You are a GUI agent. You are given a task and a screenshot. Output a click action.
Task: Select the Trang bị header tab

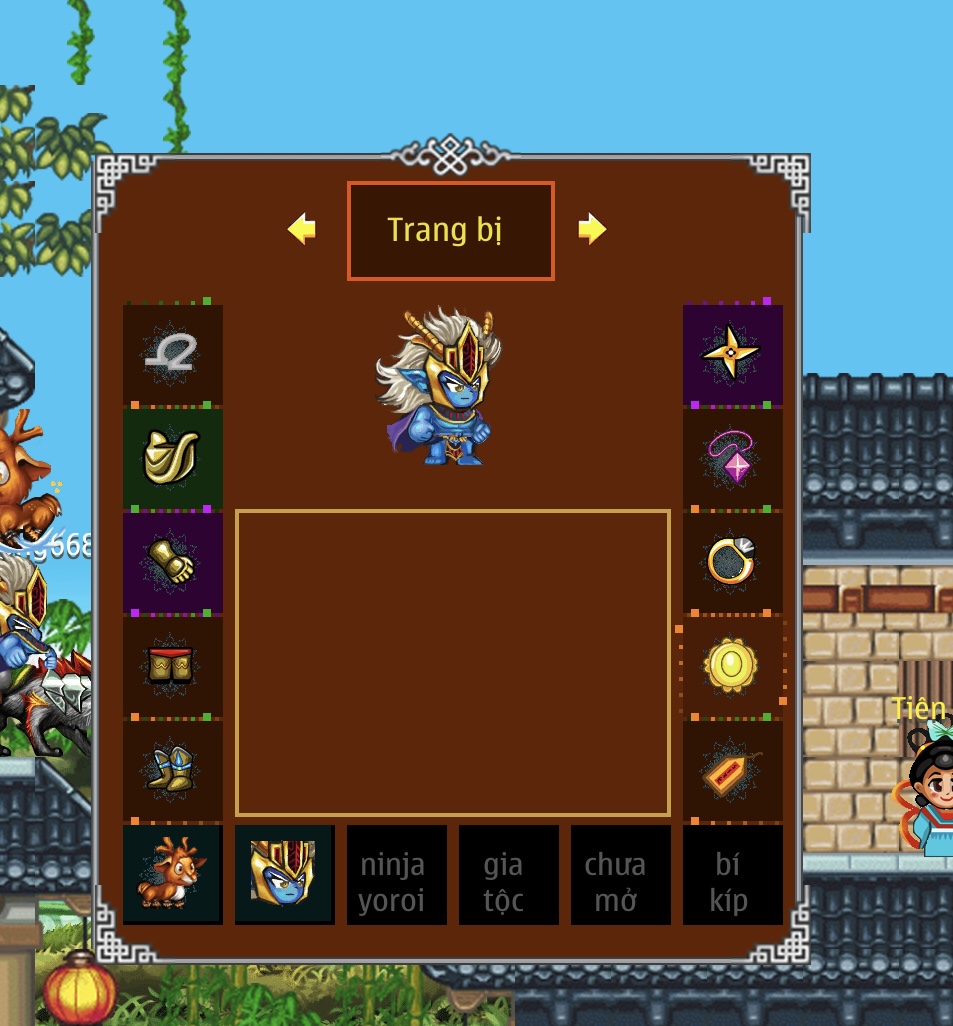pos(450,231)
